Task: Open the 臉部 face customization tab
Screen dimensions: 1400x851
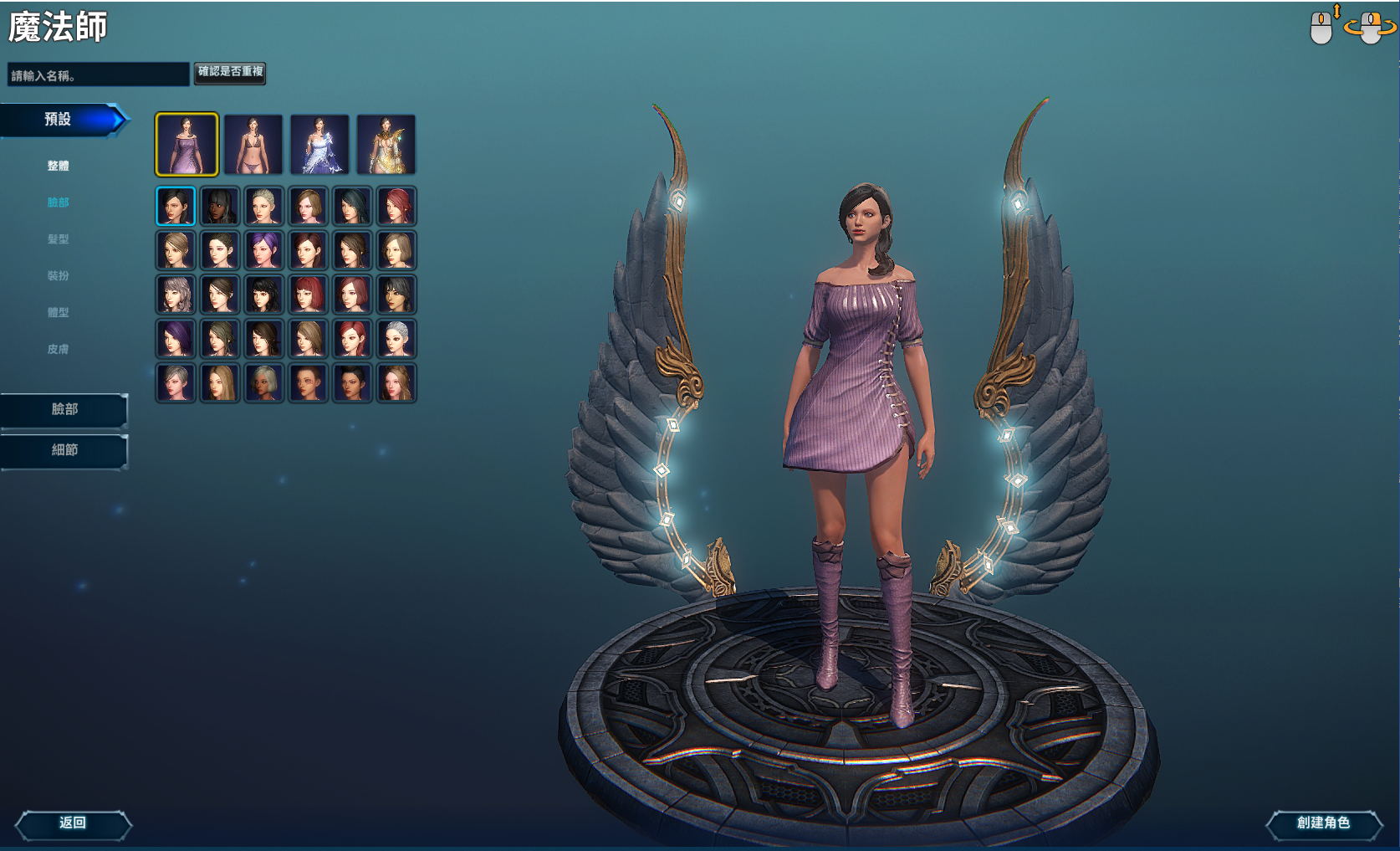Action: pyautogui.click(x=64, y=409)
